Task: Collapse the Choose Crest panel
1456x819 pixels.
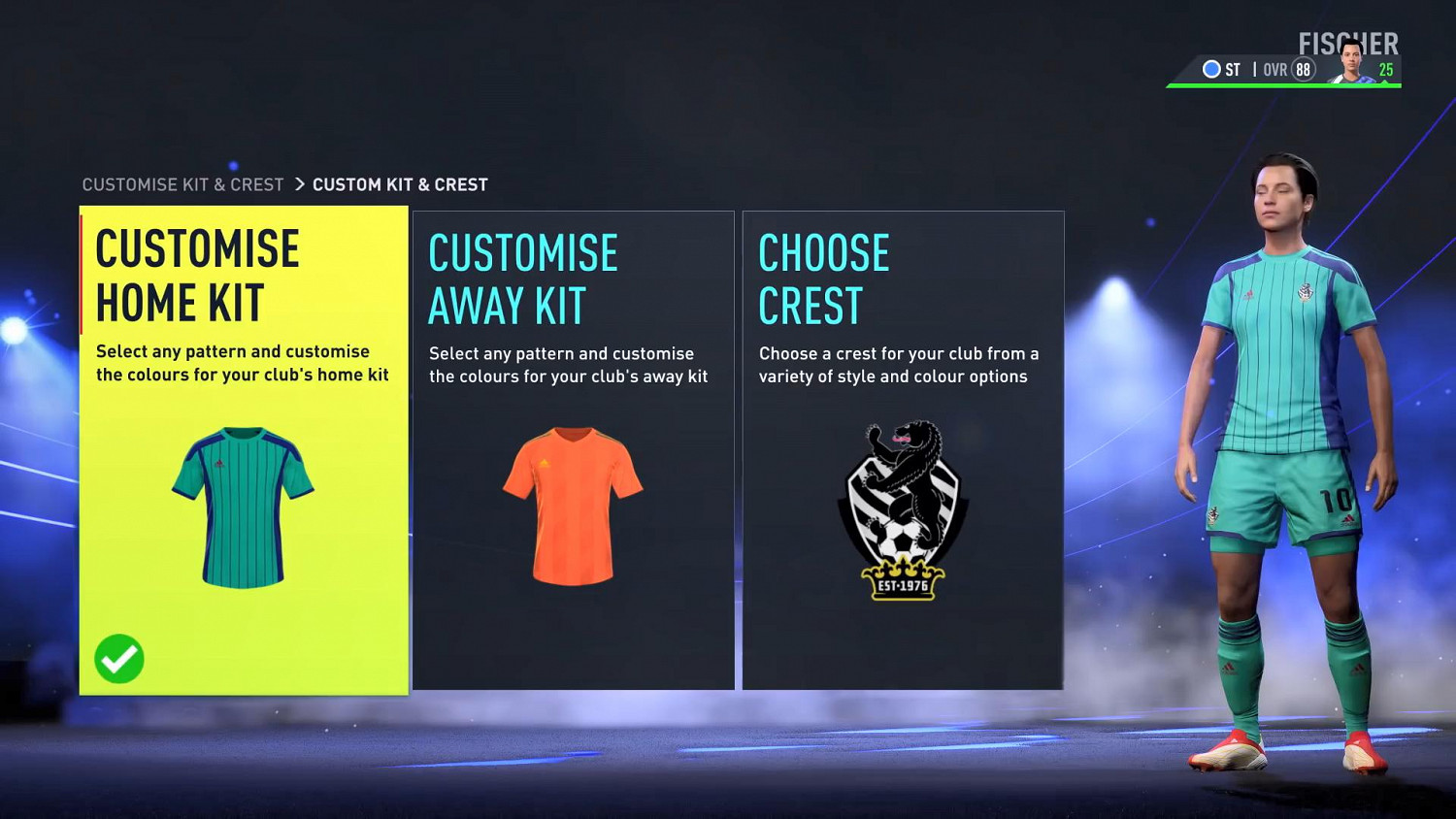Action: 904,449
